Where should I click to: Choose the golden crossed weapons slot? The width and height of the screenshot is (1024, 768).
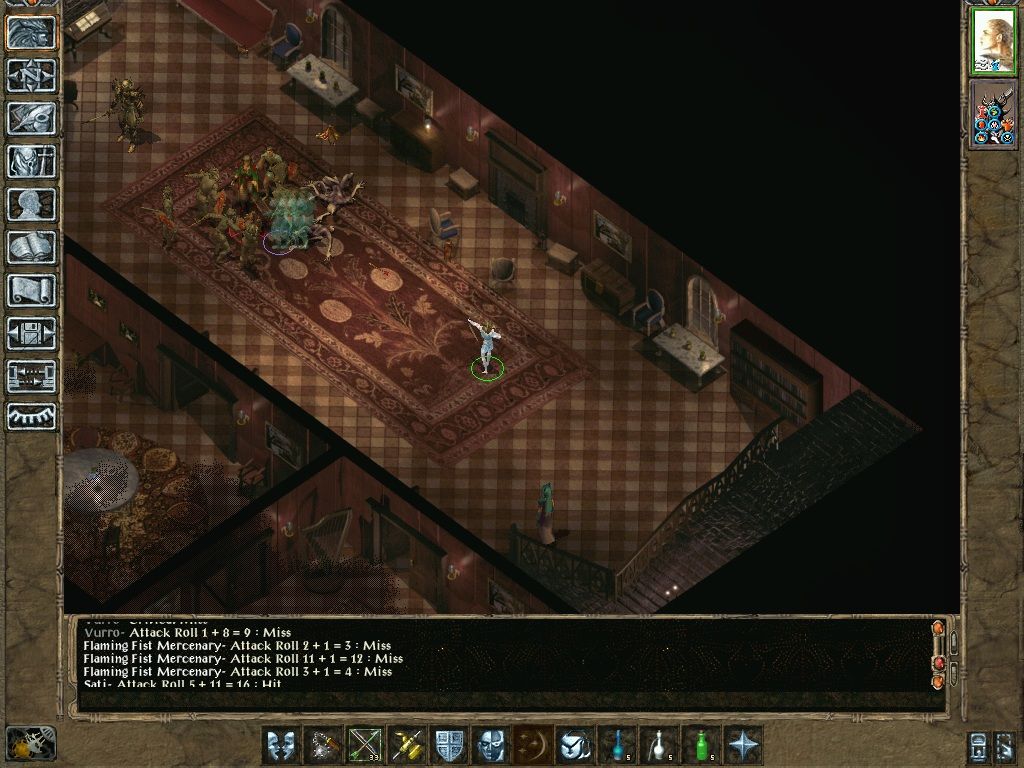point(407,745)
